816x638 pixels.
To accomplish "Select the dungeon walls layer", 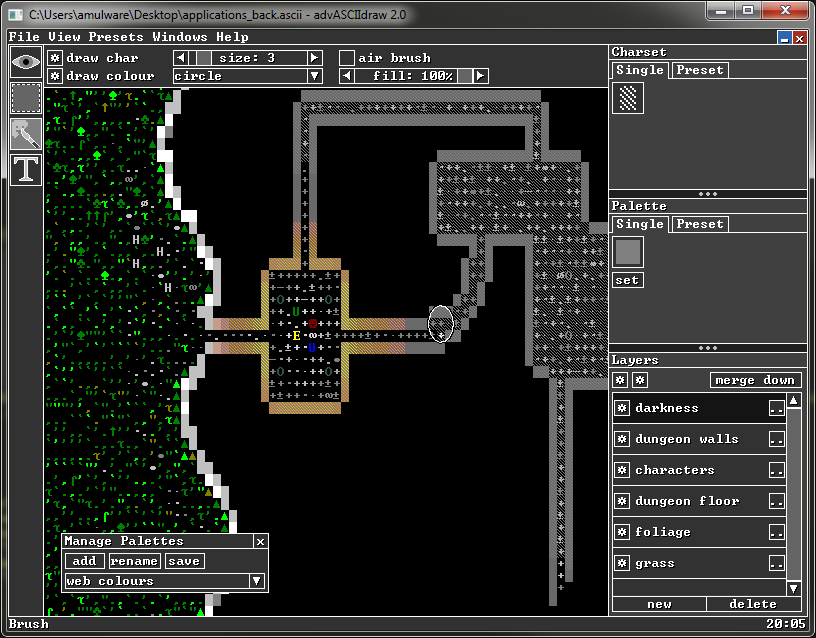I will tap(686, 439).
